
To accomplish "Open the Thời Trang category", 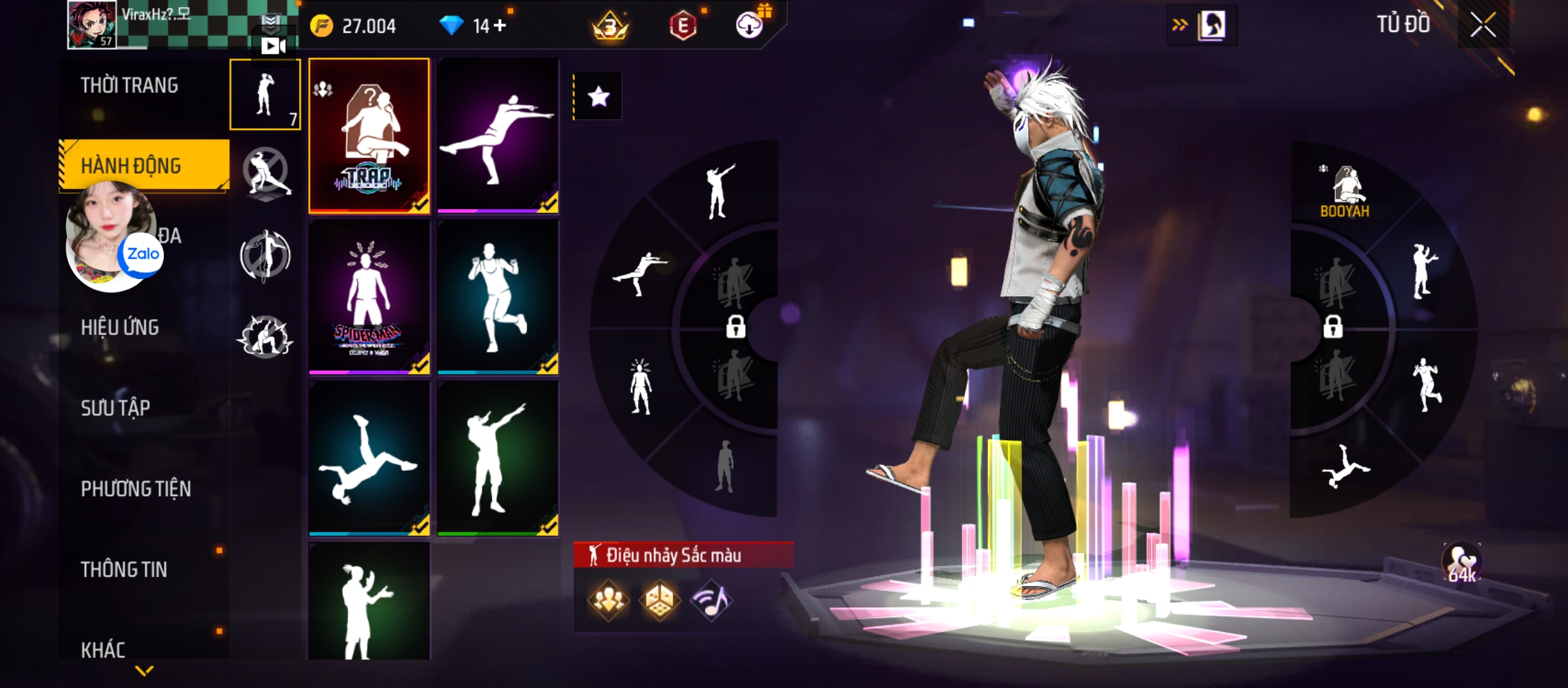I will coord(129,85).
